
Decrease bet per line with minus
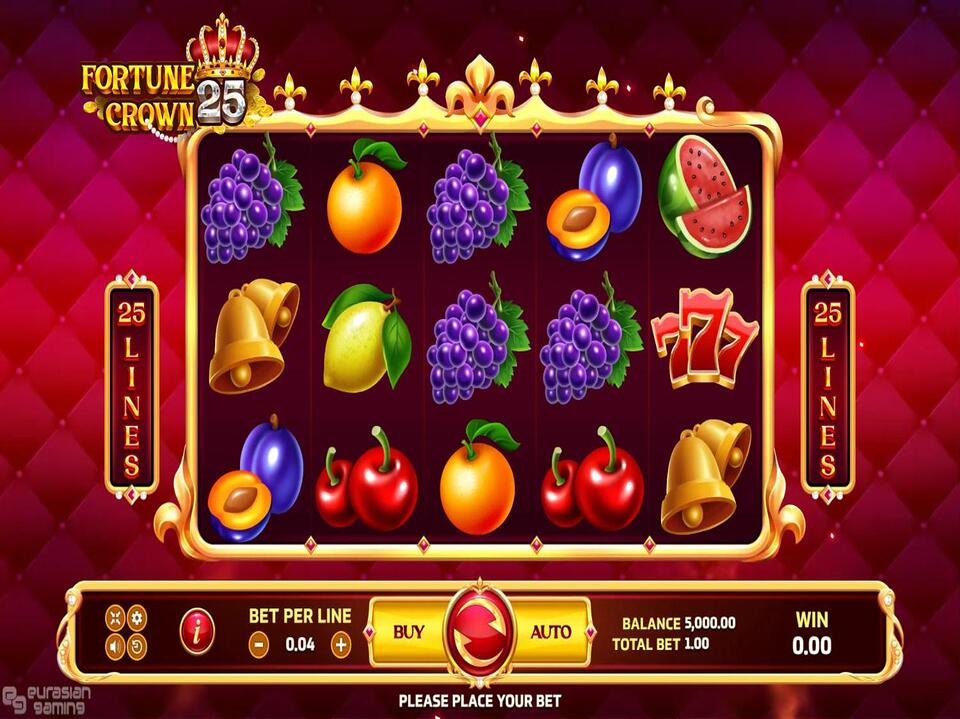coord(259,645)
